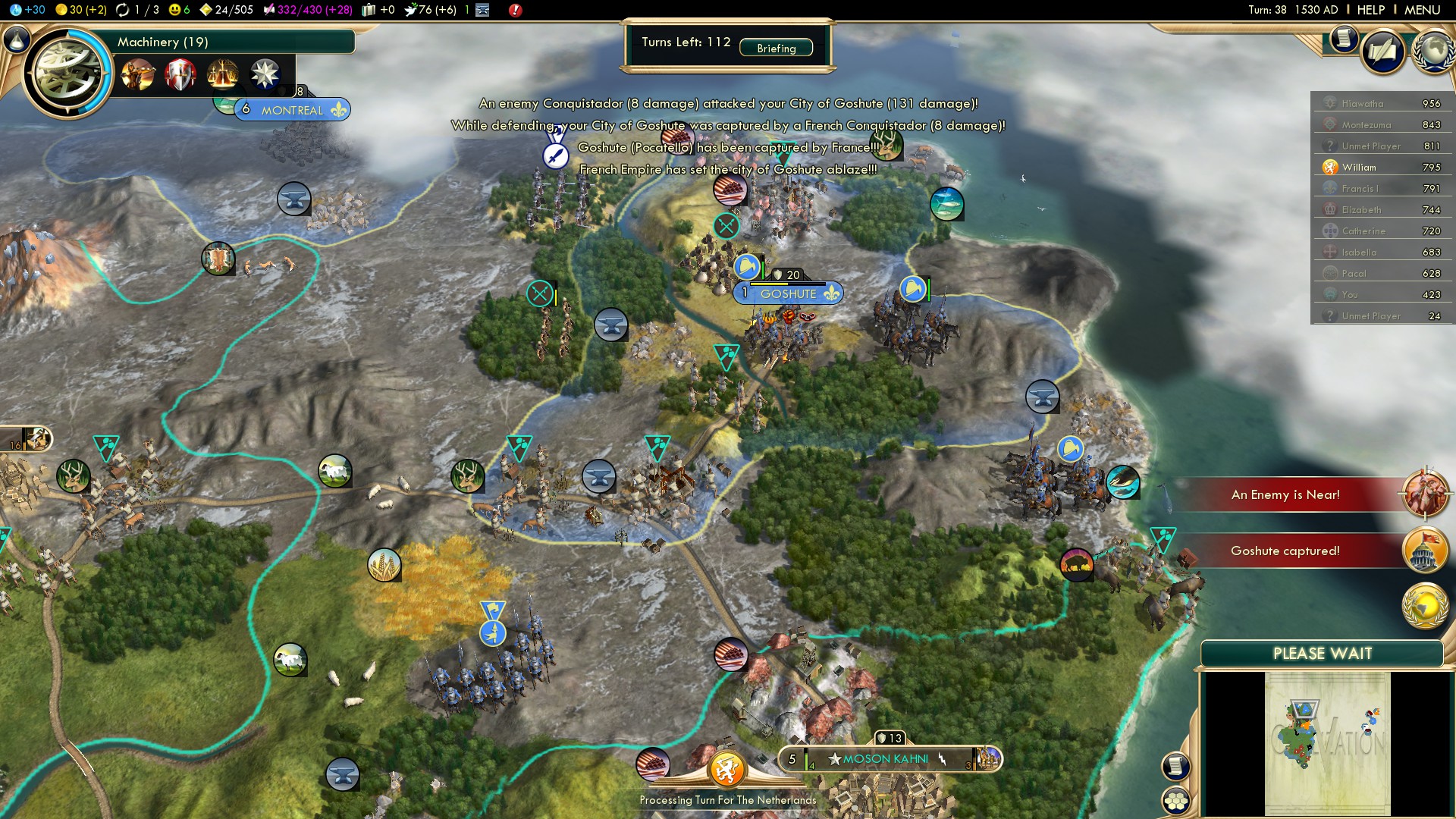
Task: Open the globe diplomacy overview button
Action: click(1432, 52)
